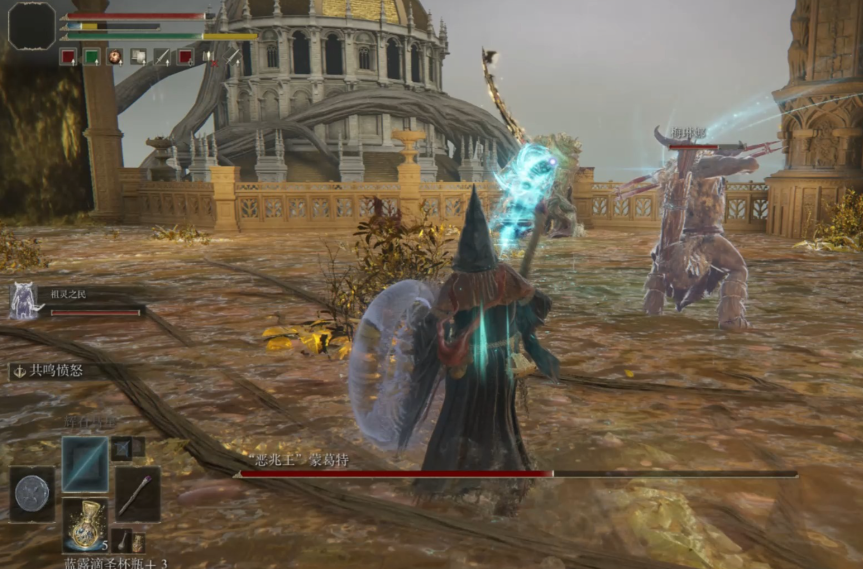Viewport: 863px width, 569px height.
Task: Use the 蓝露滴圣杯瓶 flask quick item slot
Action: 85,524
